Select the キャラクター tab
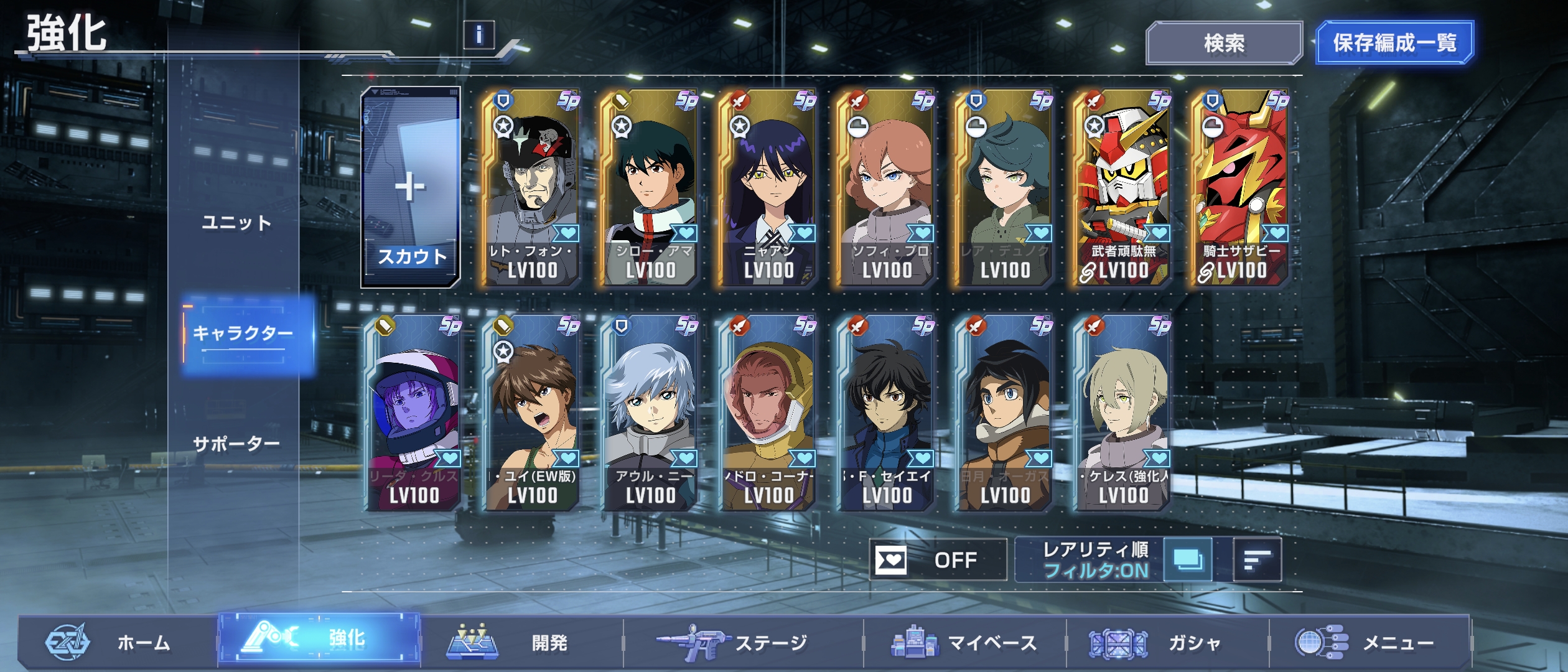 point(243,334)
